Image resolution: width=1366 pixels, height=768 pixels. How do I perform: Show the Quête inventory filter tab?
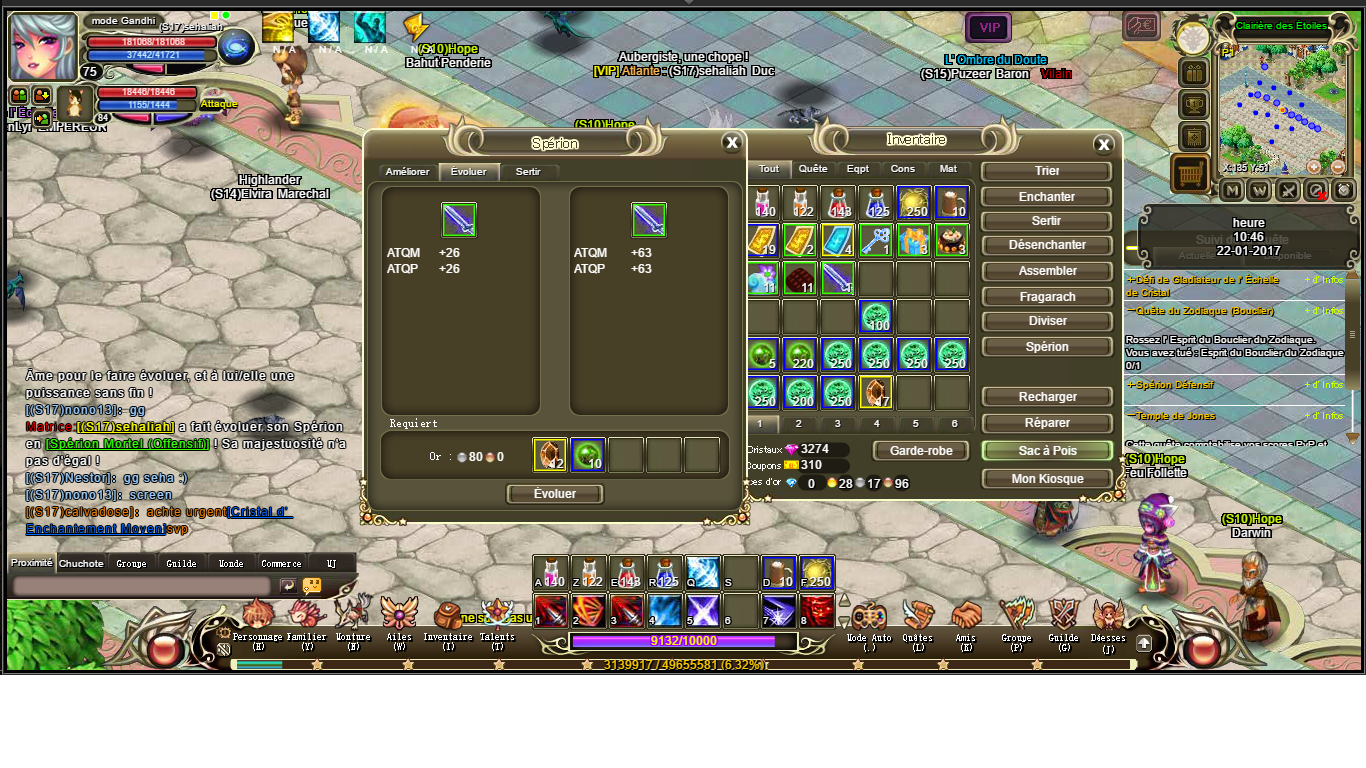tap(813, 169)
